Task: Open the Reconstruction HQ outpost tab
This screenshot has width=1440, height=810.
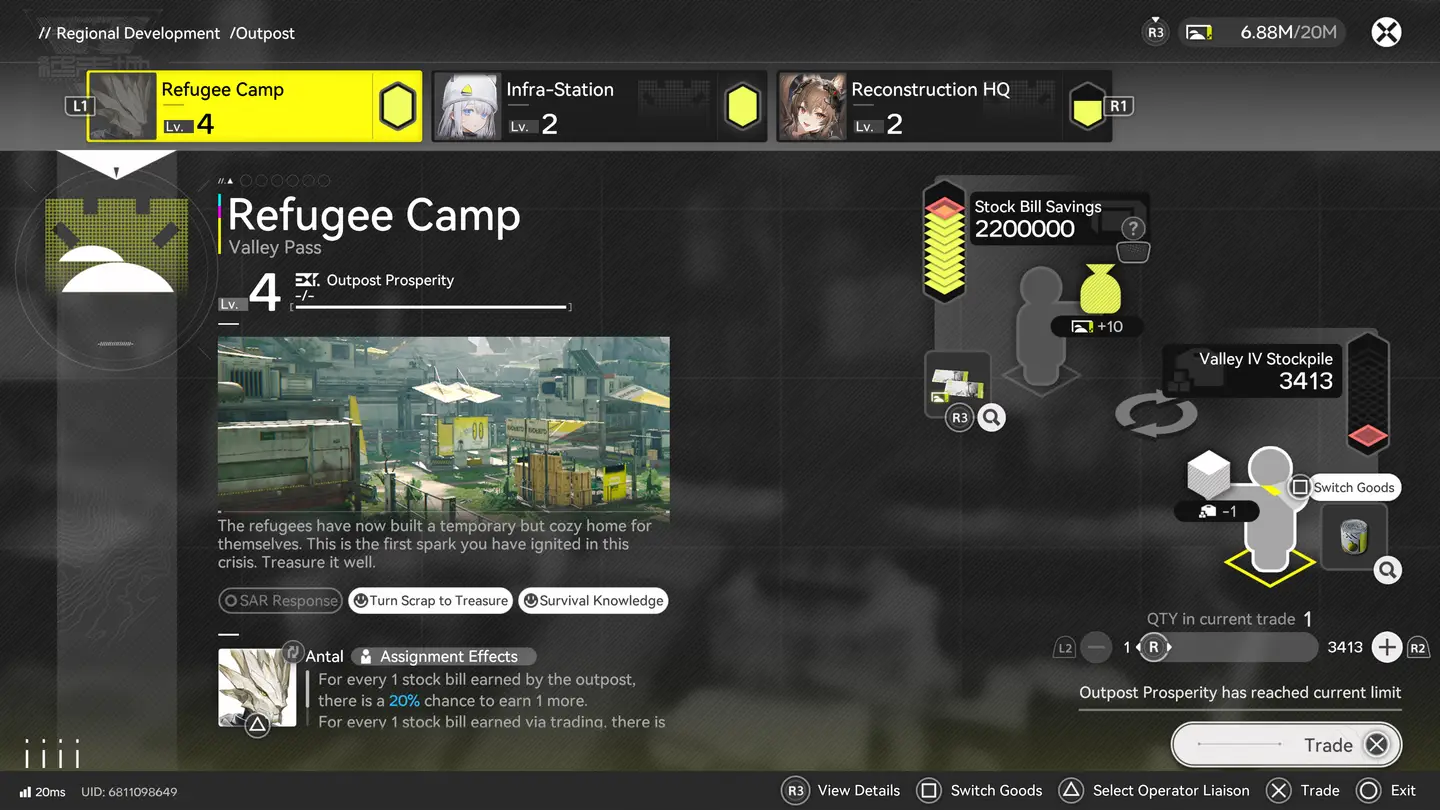Action: (944, 106)
